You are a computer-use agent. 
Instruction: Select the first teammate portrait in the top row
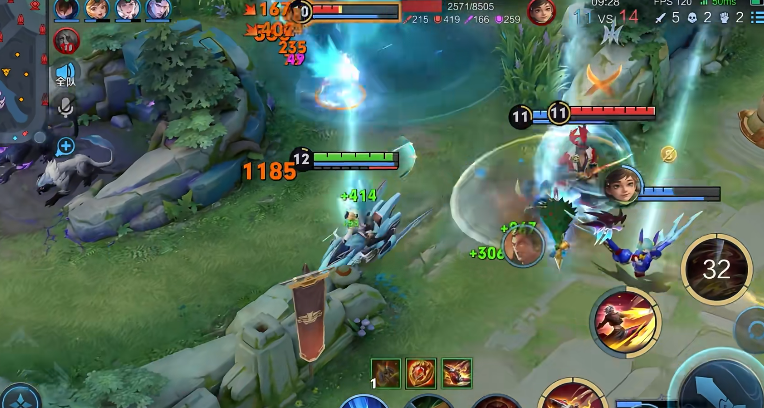tap(66, 10)
